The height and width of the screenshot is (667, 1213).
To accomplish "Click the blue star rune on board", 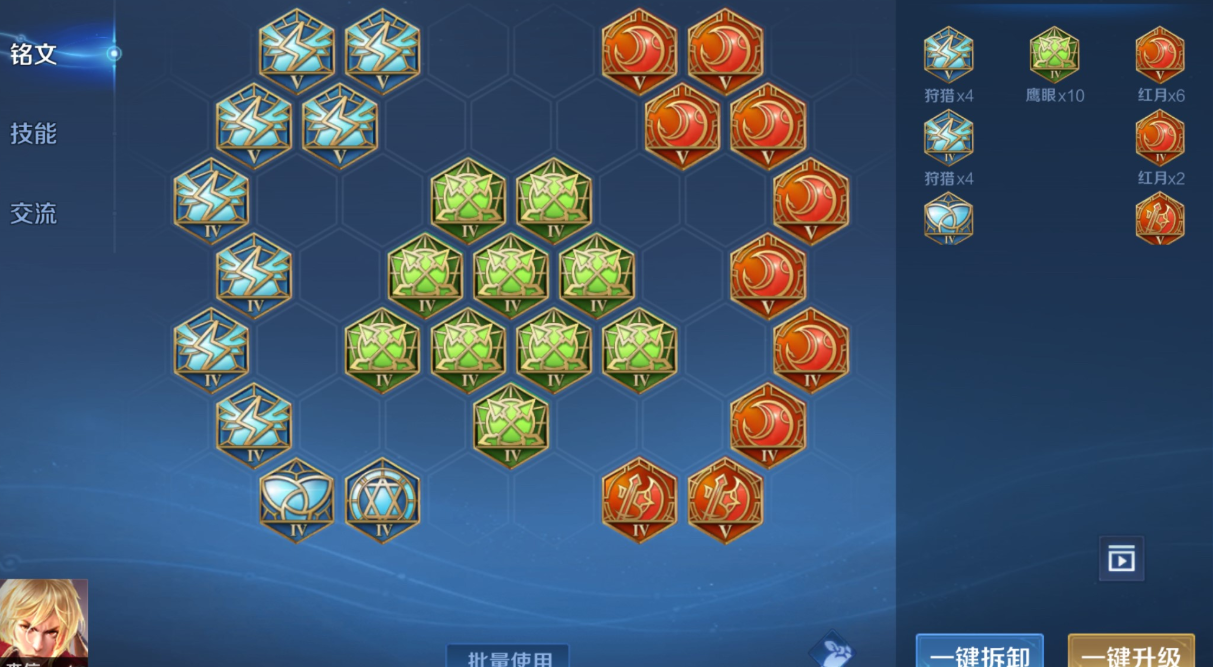I will [383, 501].
